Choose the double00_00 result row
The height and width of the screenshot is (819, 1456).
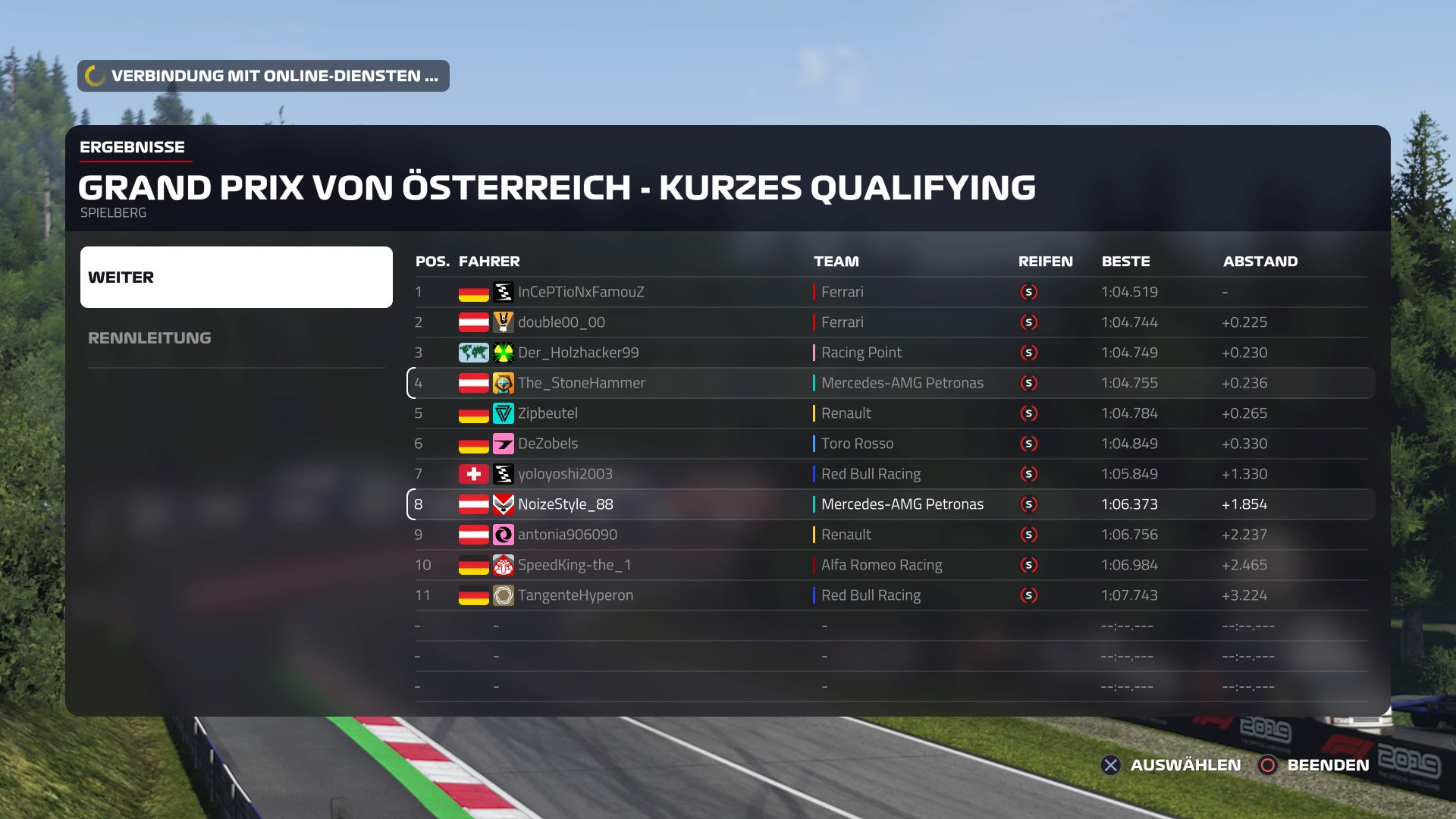point(561,322)
